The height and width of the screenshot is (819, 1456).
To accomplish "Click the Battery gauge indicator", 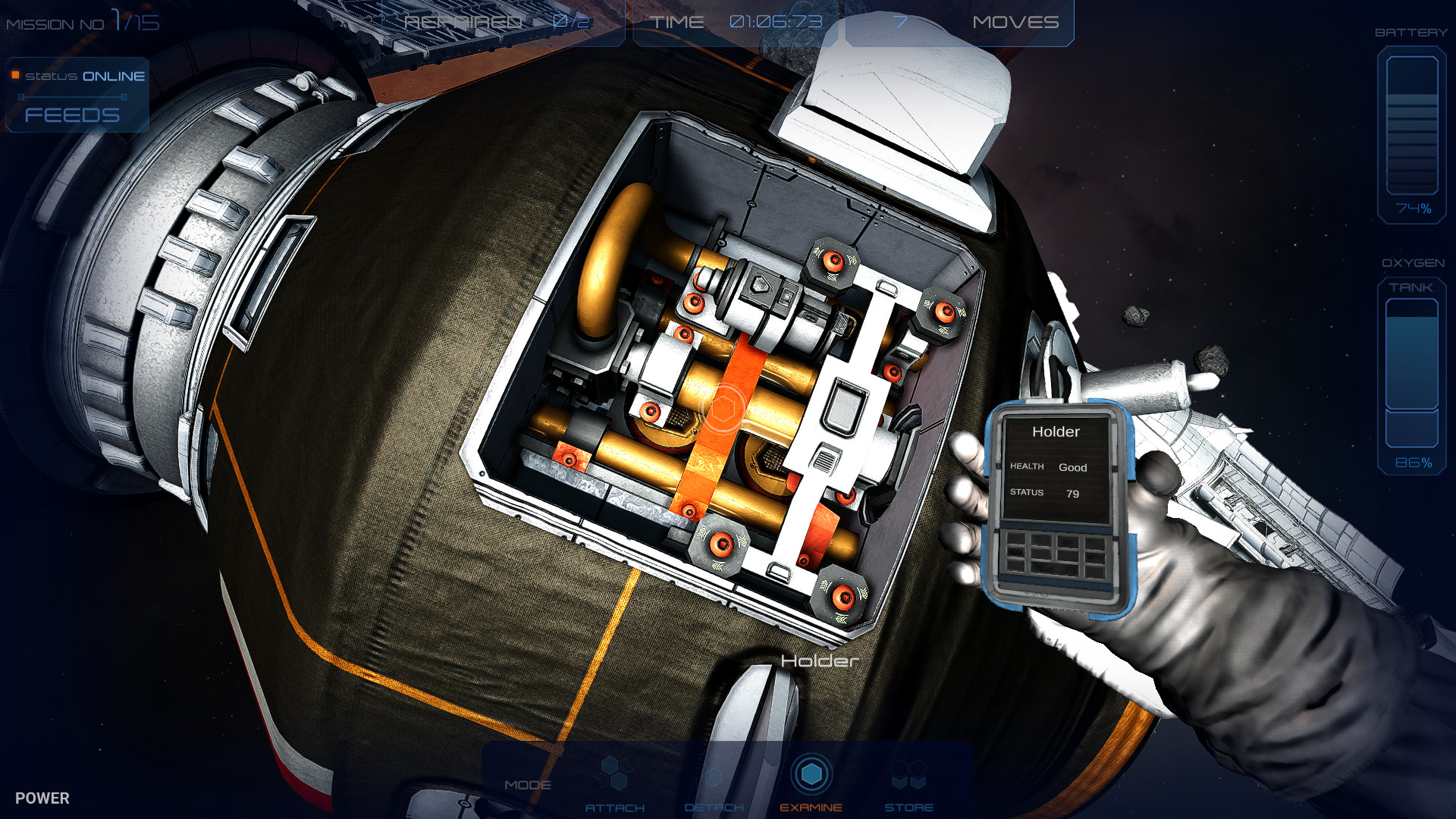I will (1410, 129).
